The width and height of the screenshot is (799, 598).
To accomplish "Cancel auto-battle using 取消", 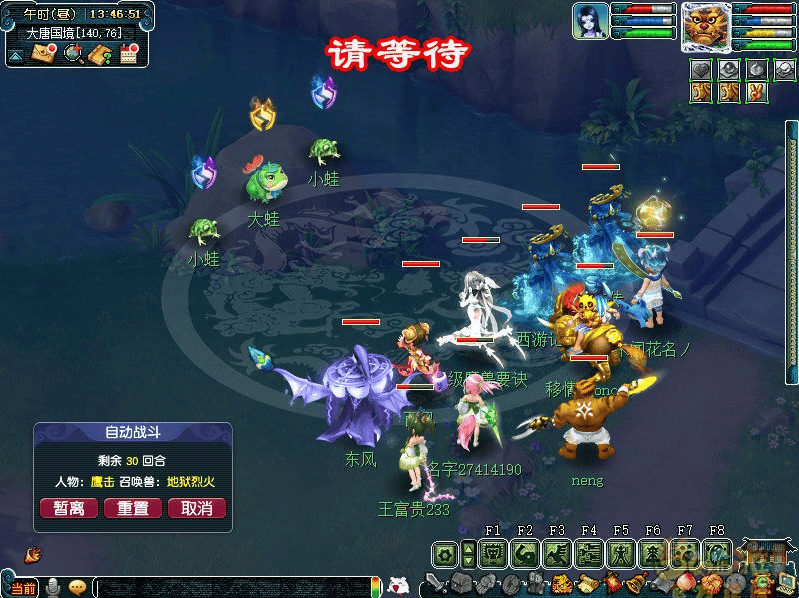I will click(x=196, y=508).
